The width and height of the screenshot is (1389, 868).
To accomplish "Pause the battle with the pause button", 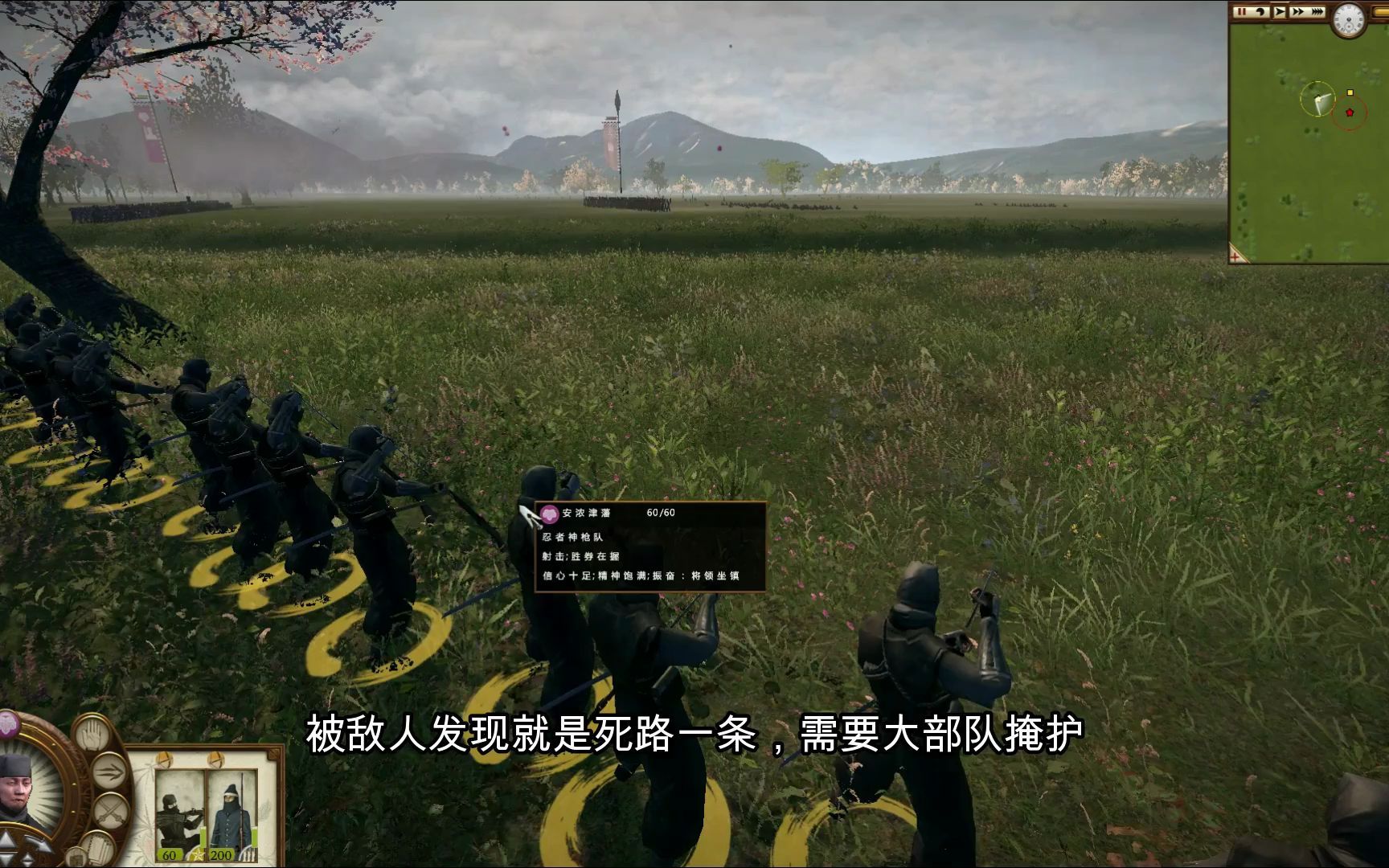I will point(1242,11).
